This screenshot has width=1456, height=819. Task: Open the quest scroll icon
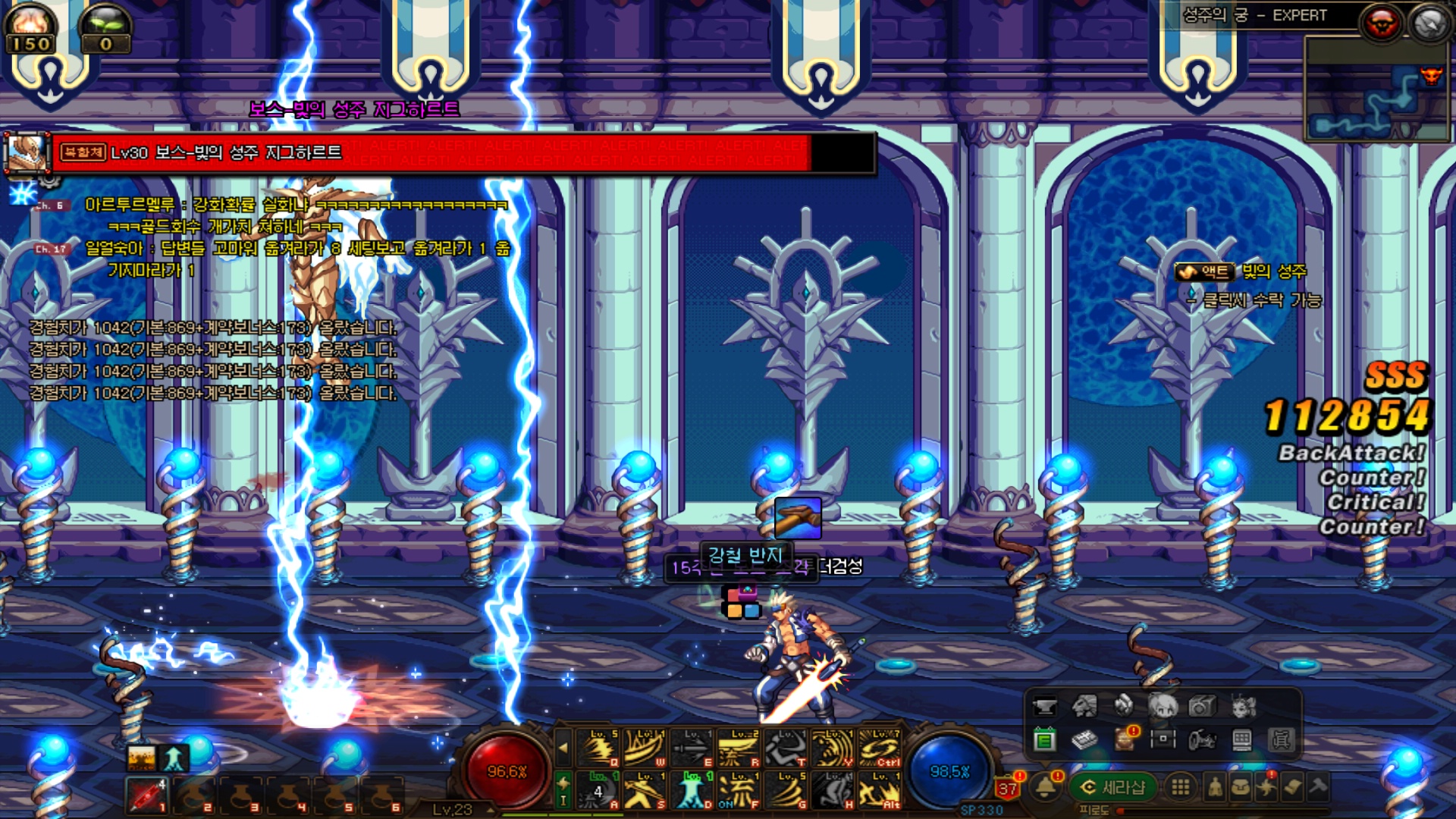1293,787
